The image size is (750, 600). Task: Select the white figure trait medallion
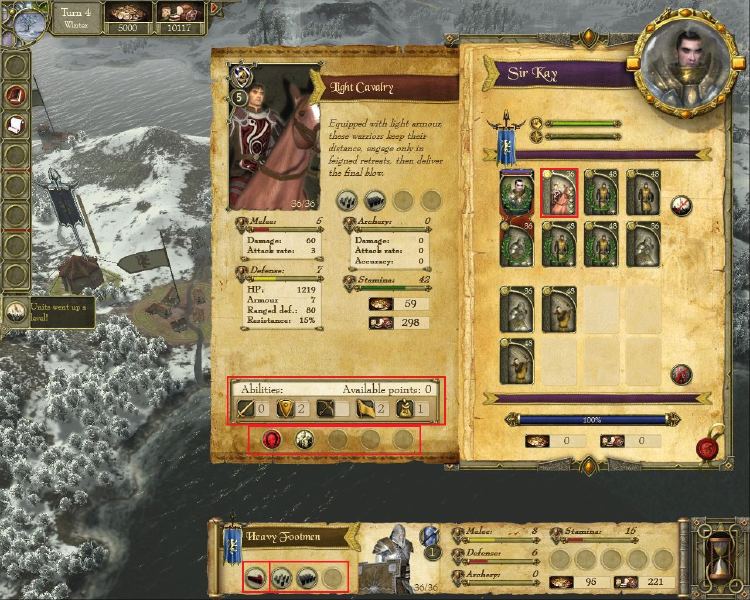303,437
